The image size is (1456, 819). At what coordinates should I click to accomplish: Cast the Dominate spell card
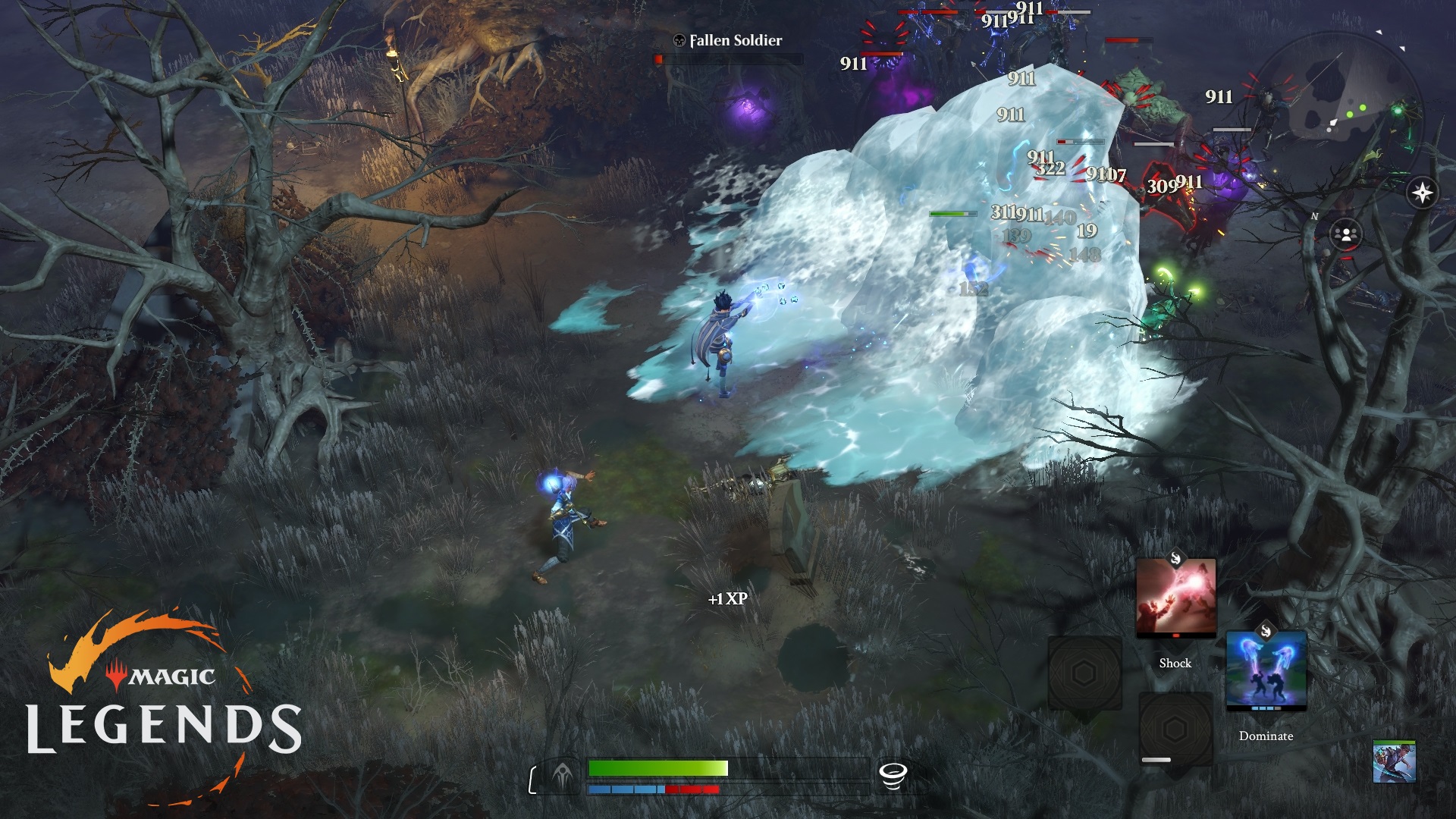(1266, 671)
